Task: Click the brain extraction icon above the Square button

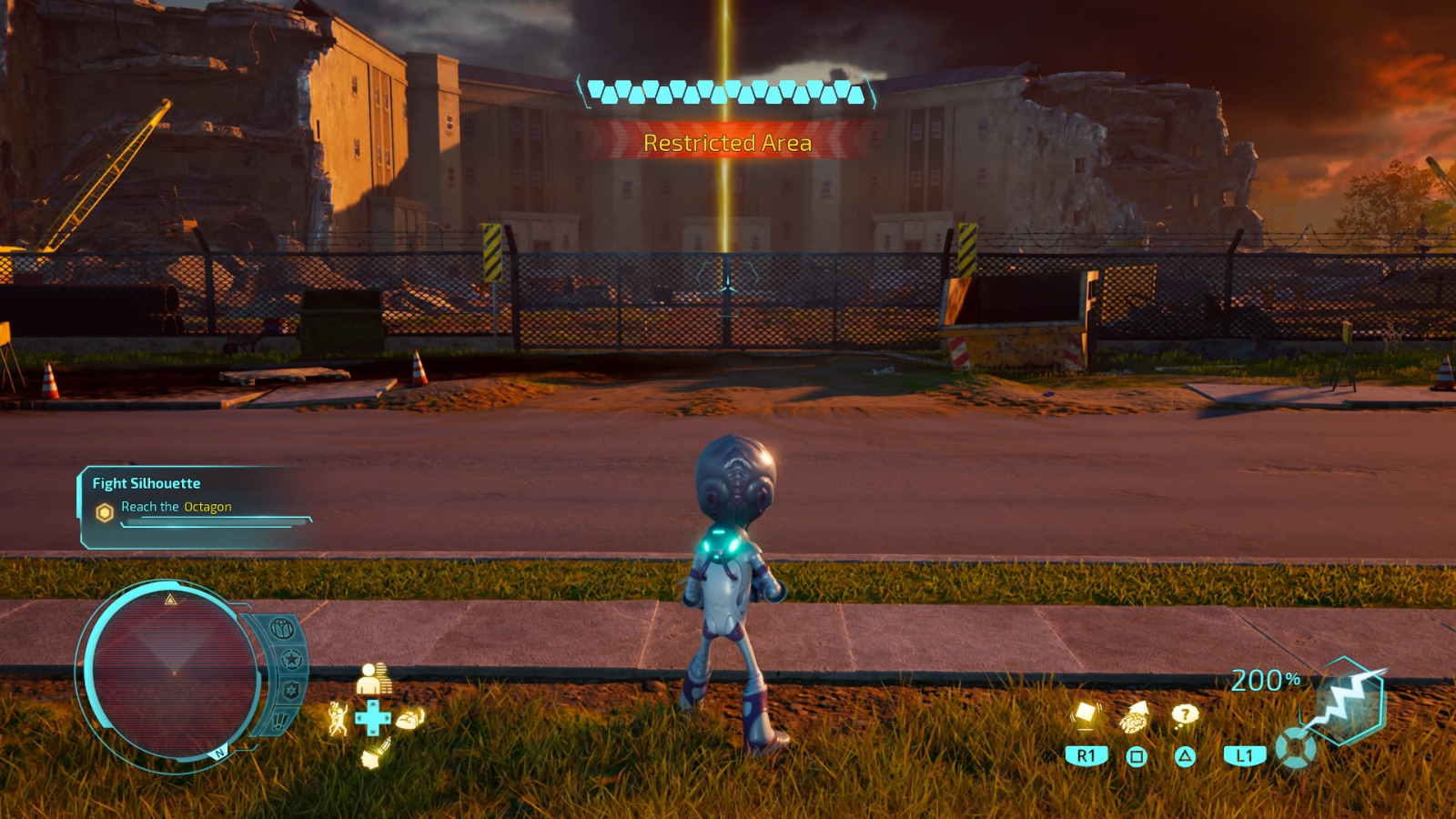Action: point(1136,718)
